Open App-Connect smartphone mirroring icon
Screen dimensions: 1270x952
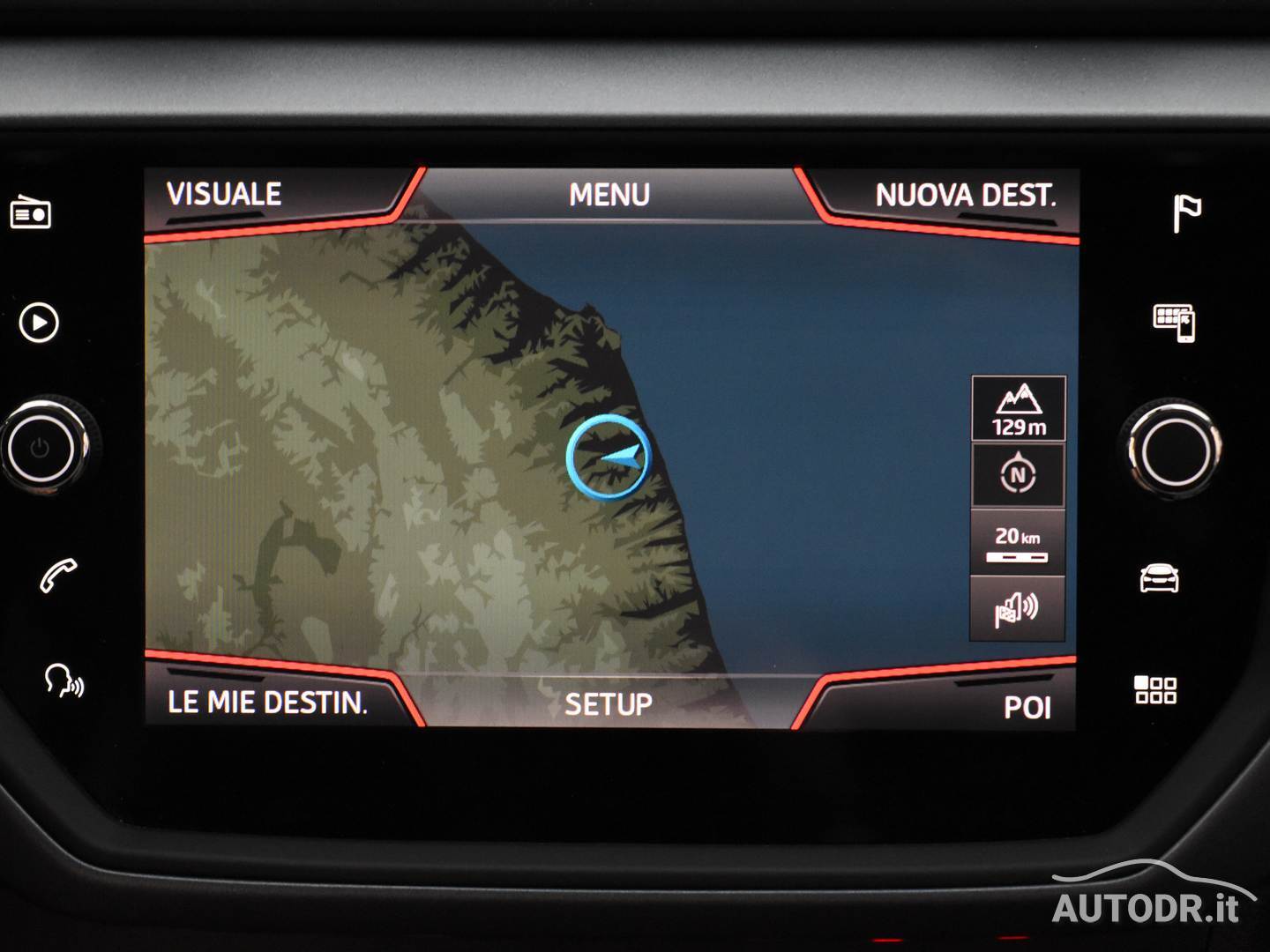click(1175, 324)
